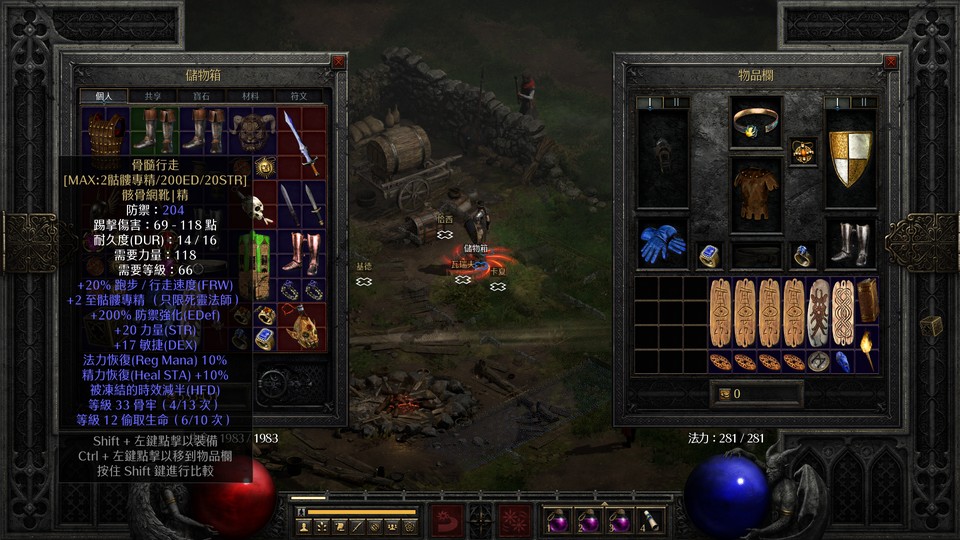Screen dimensions: 960x540
Task: Pick up the equipped amulet
Action: point(803,152)
